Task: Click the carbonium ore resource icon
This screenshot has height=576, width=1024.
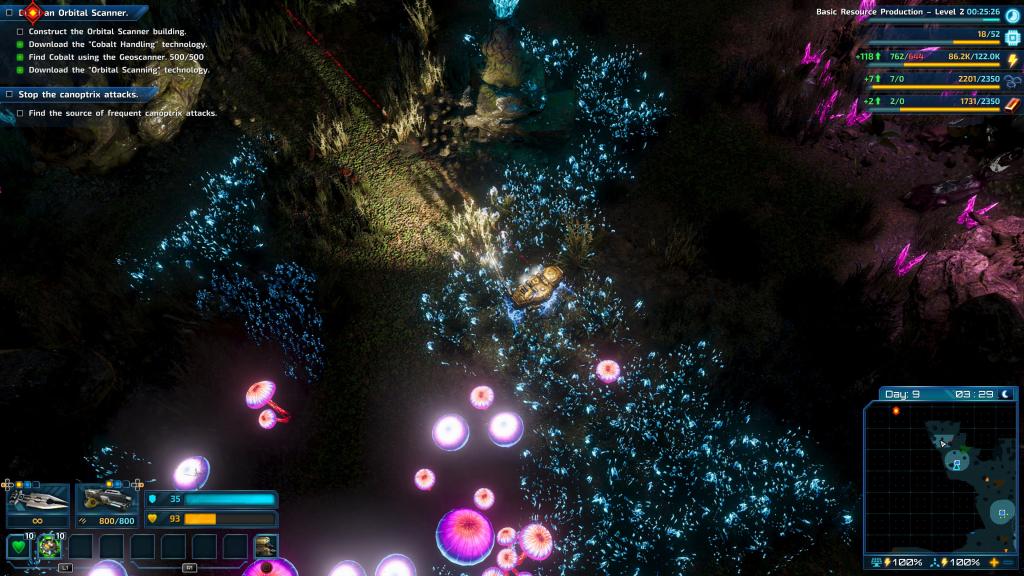Action: click(x=1012, y=80)
